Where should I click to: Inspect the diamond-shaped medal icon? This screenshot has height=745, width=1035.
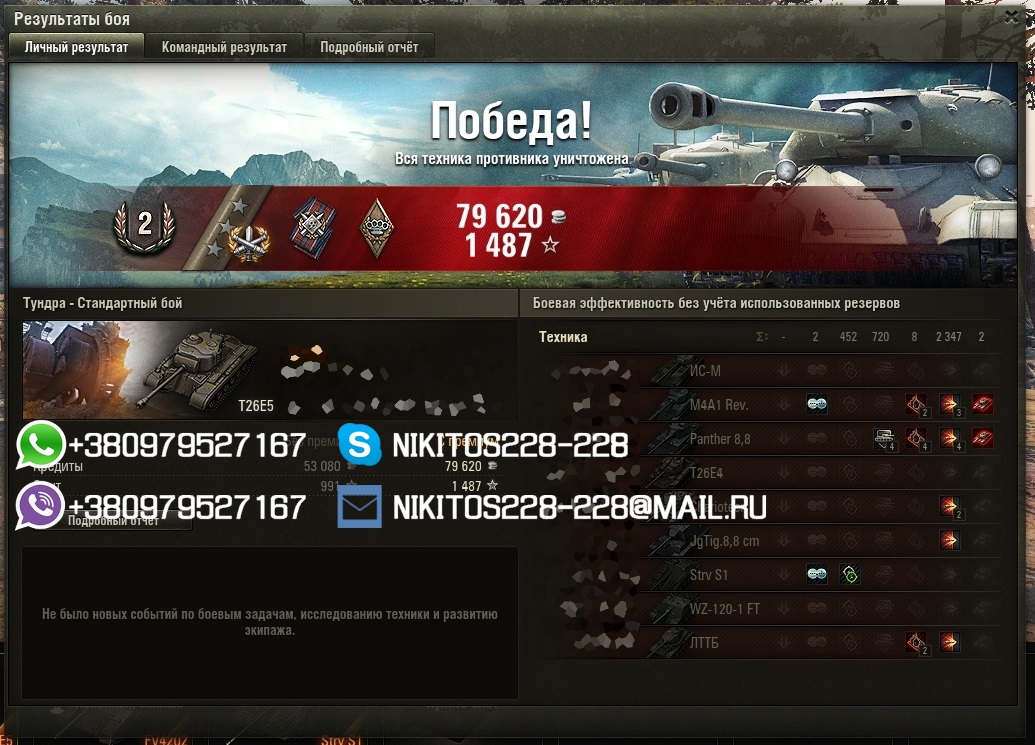coord(375,228)
